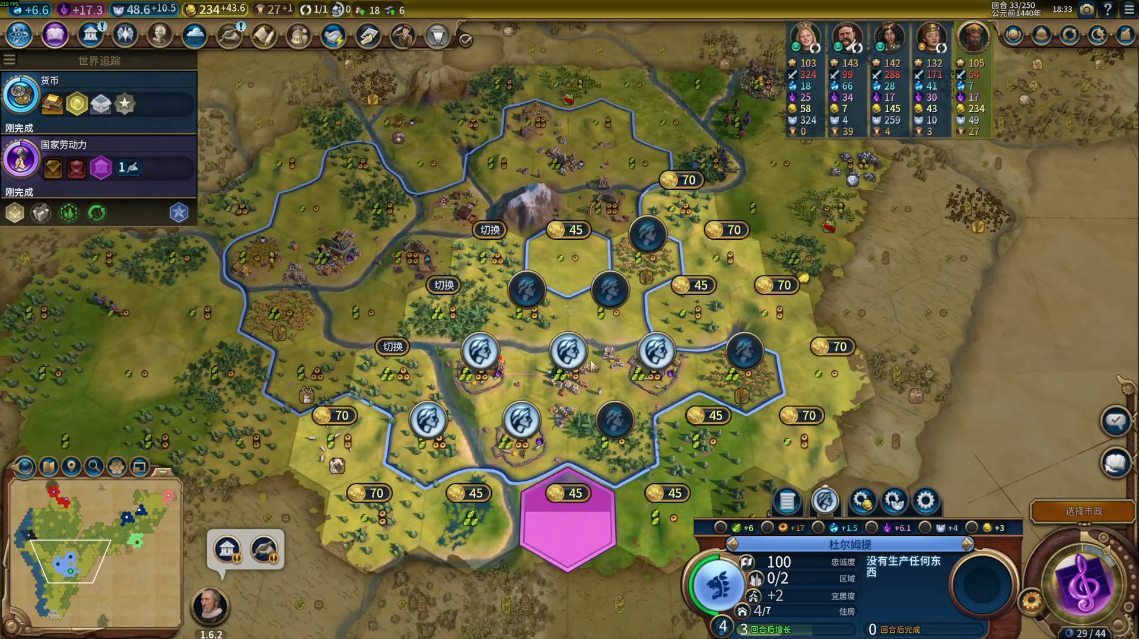
Task: Click the 选择市政 notification button
Action: (x=1084, y=511)
